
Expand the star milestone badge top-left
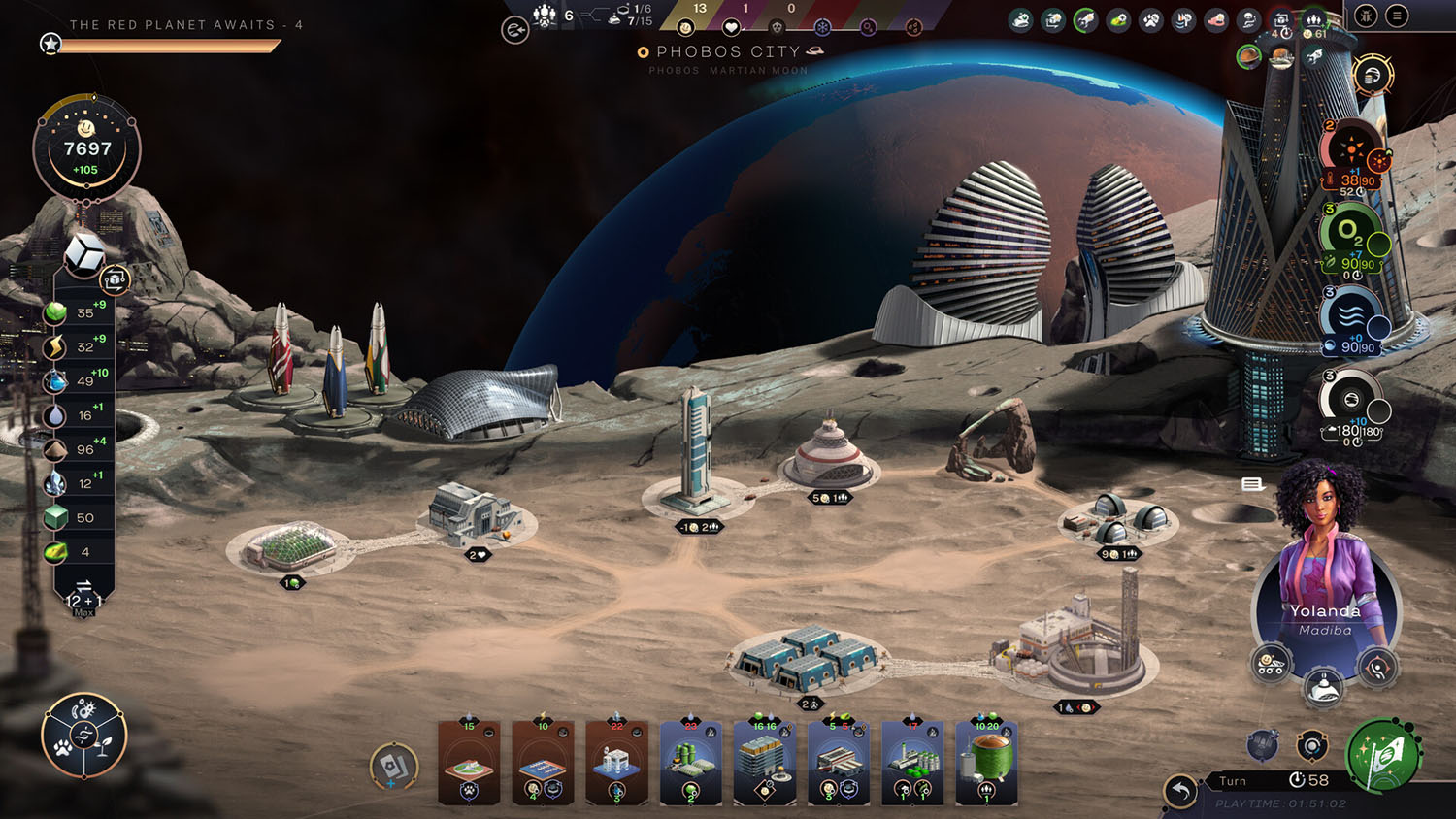(x=49, y=43)
